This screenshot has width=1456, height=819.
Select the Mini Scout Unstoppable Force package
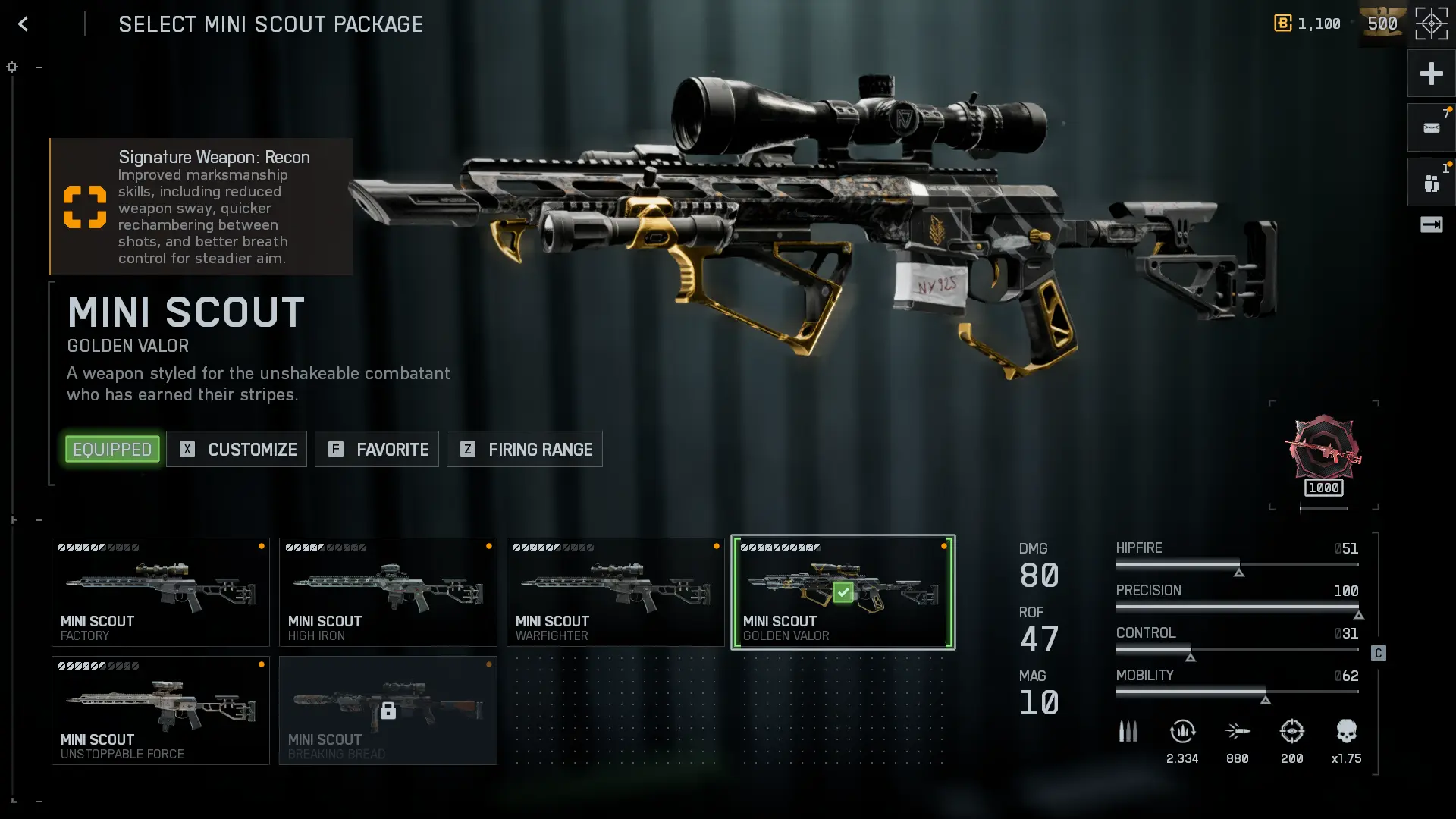(x=161, y=711)
